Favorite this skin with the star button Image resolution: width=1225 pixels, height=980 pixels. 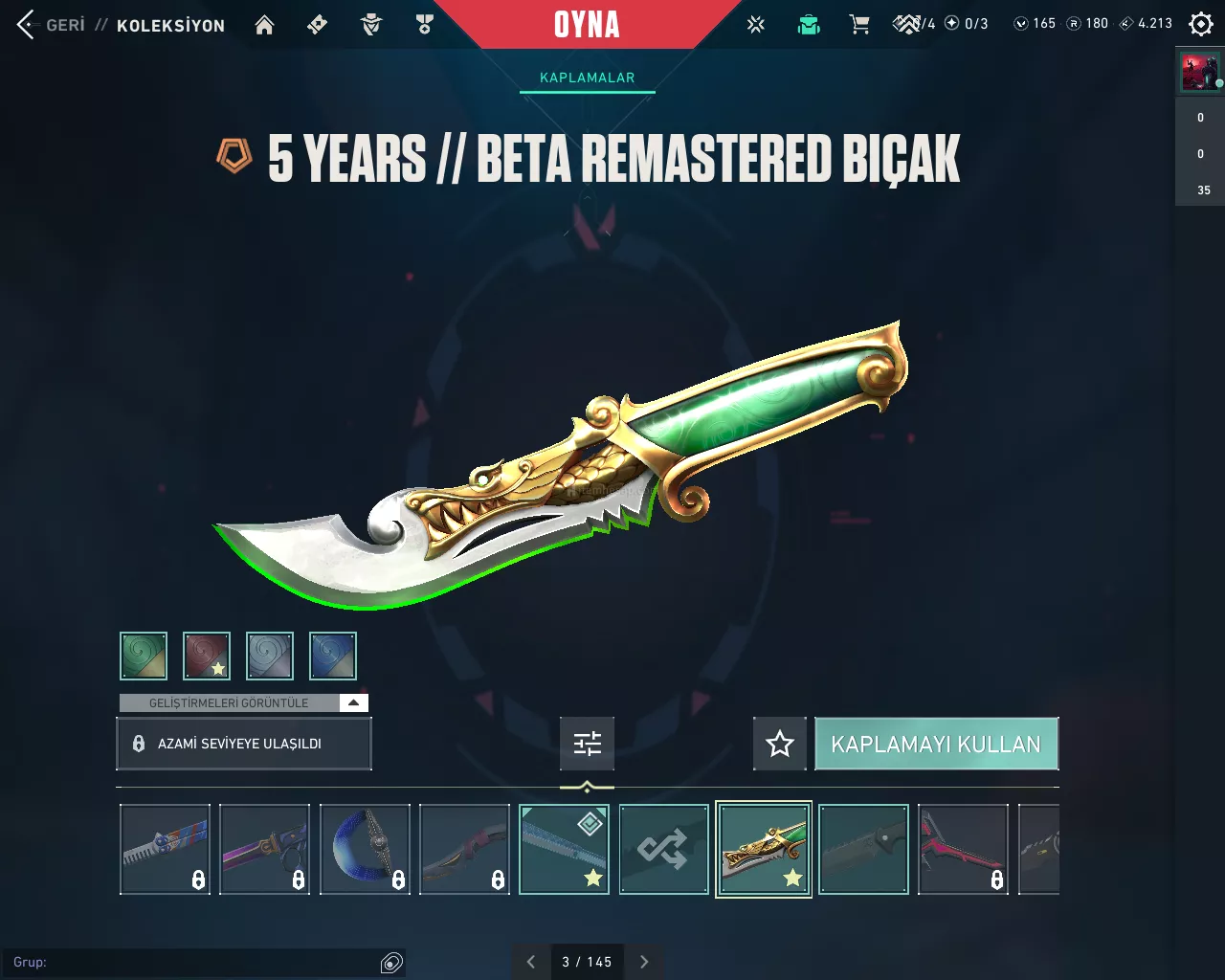[780, 744]
